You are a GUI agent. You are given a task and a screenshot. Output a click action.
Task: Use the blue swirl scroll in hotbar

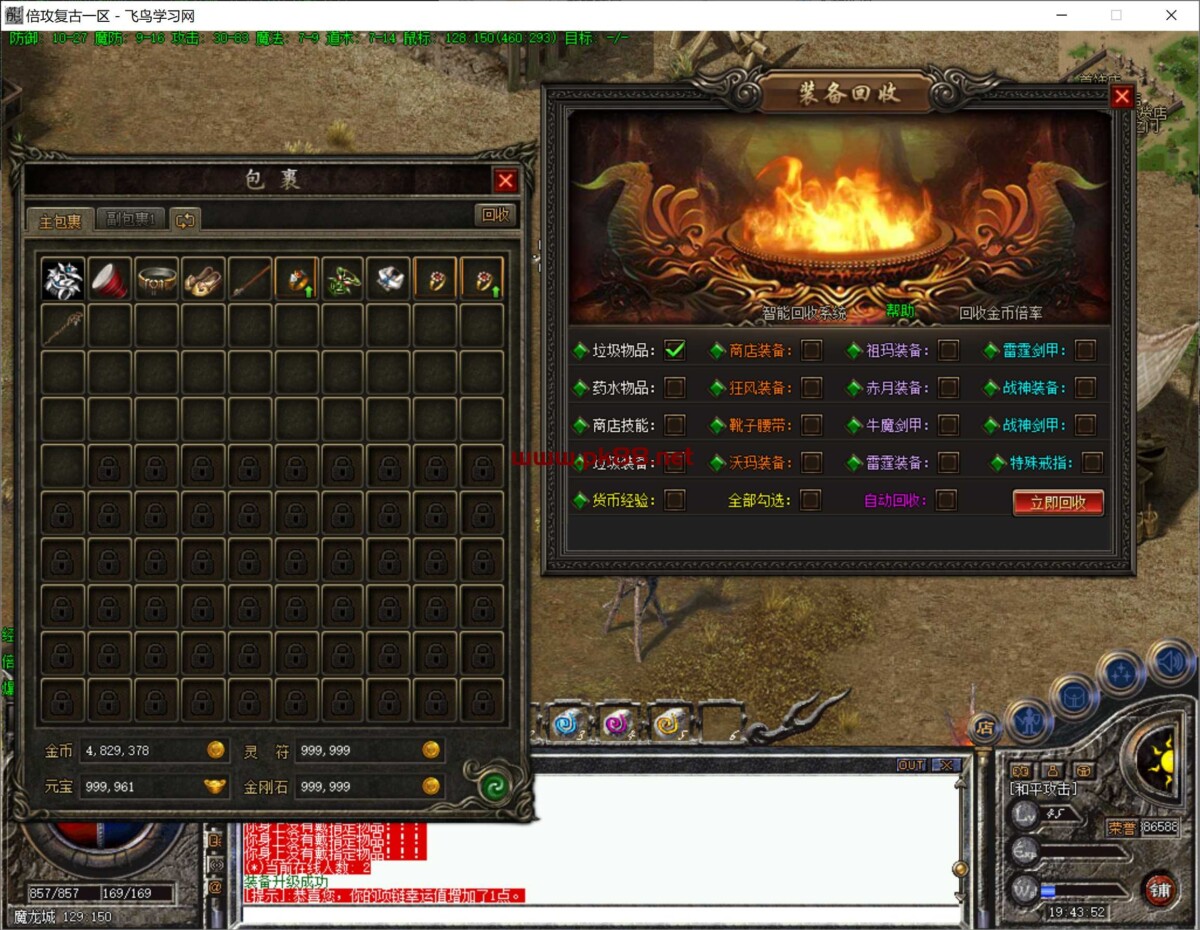[566, 722]
